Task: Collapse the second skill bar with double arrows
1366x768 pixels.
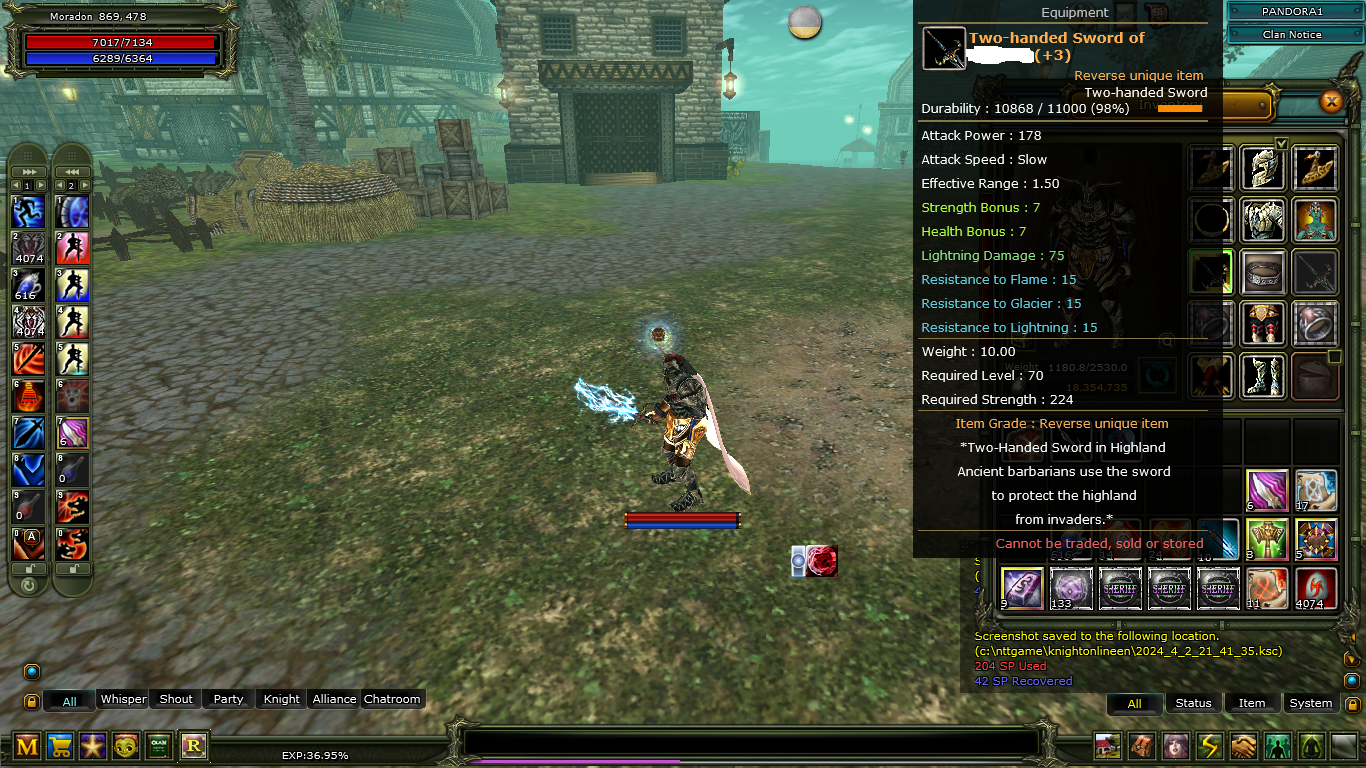Action: pos(73,171)
